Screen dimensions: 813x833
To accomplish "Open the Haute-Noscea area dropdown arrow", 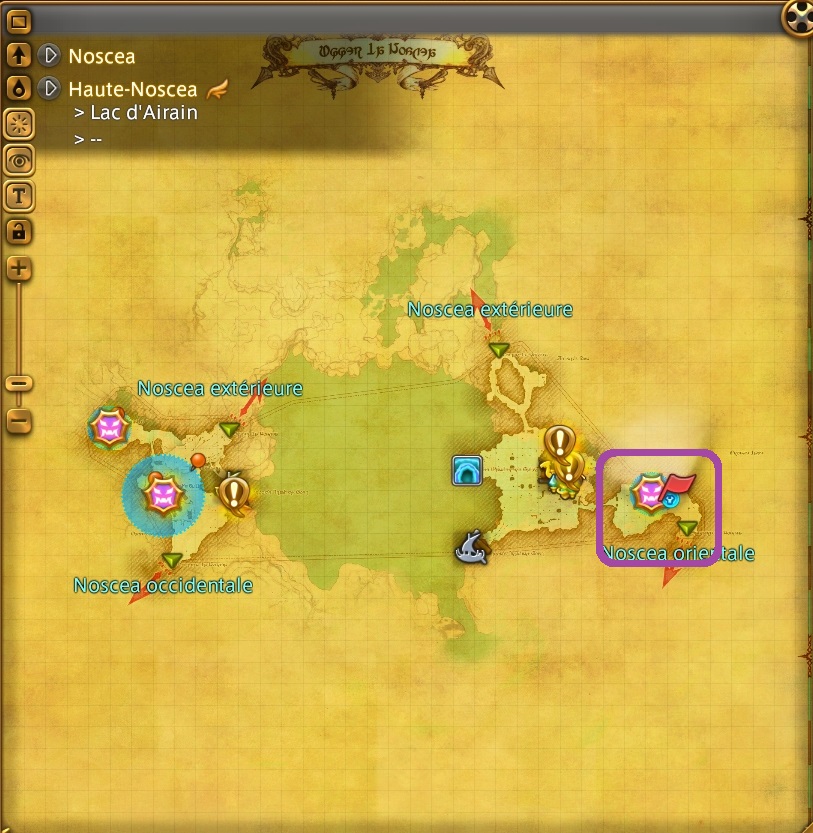I will point(50,89).
